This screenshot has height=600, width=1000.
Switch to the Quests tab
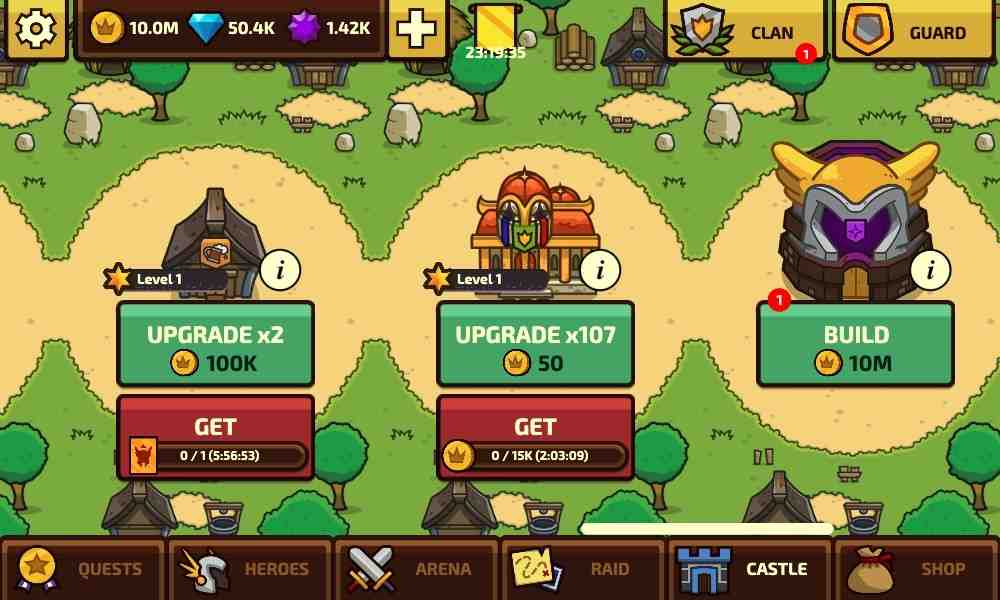83,569
